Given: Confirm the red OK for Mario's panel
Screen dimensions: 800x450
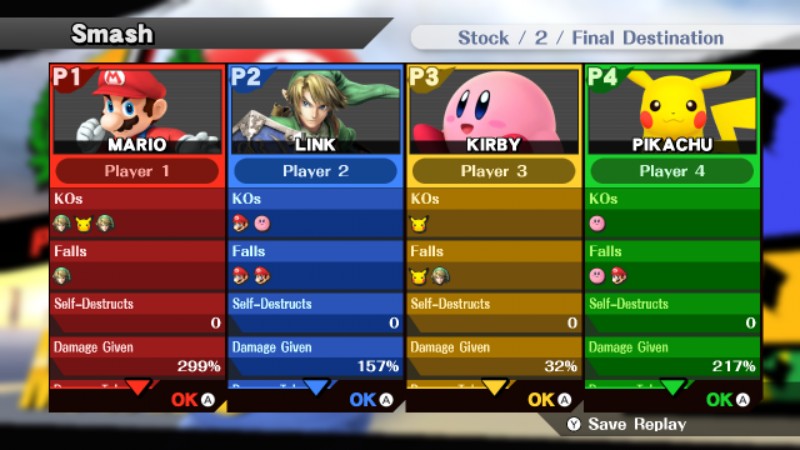Looking at the screenshot, I should [193, 400].
